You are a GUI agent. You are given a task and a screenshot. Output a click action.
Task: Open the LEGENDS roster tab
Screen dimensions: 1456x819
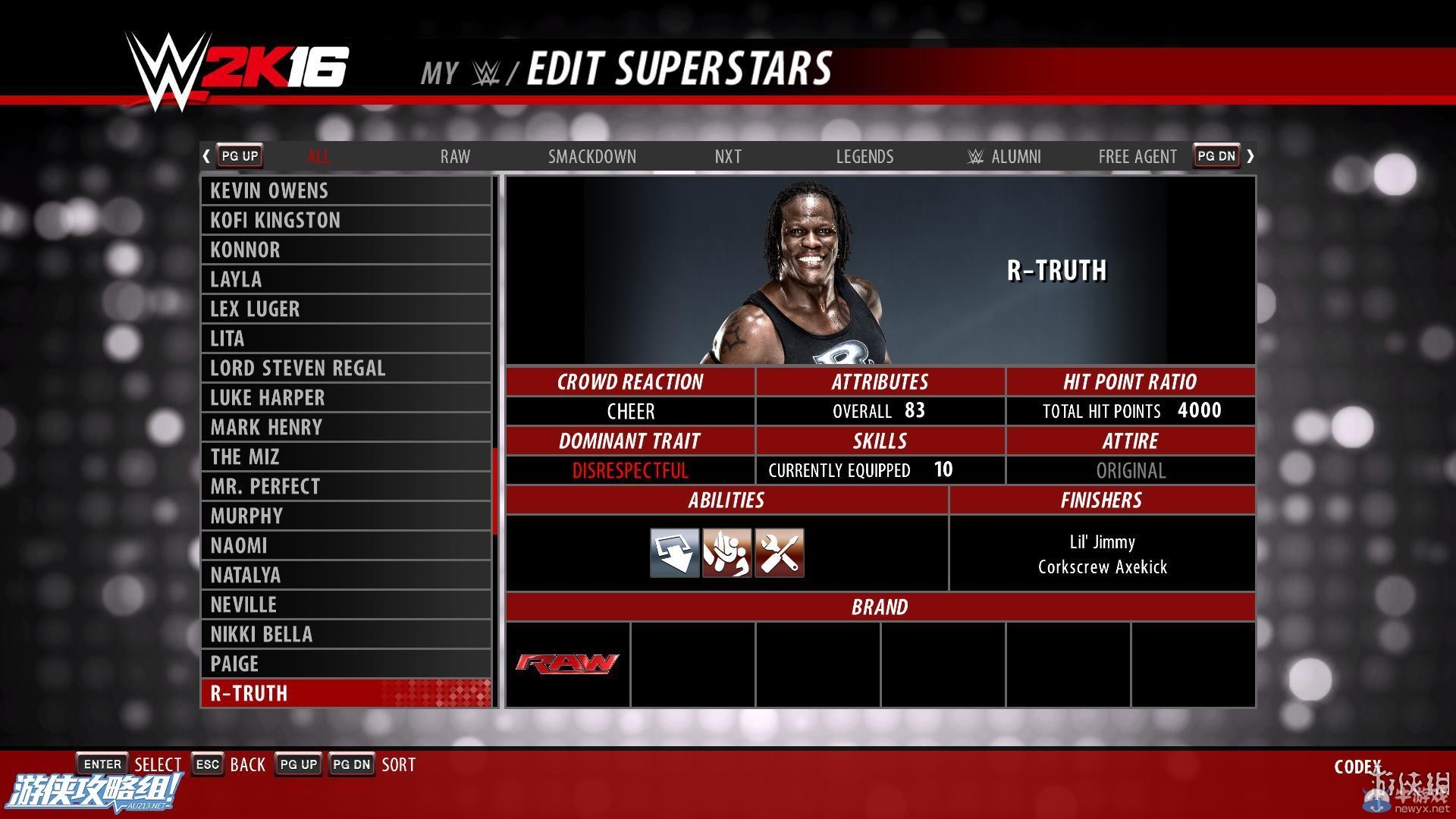click(864, 156)
